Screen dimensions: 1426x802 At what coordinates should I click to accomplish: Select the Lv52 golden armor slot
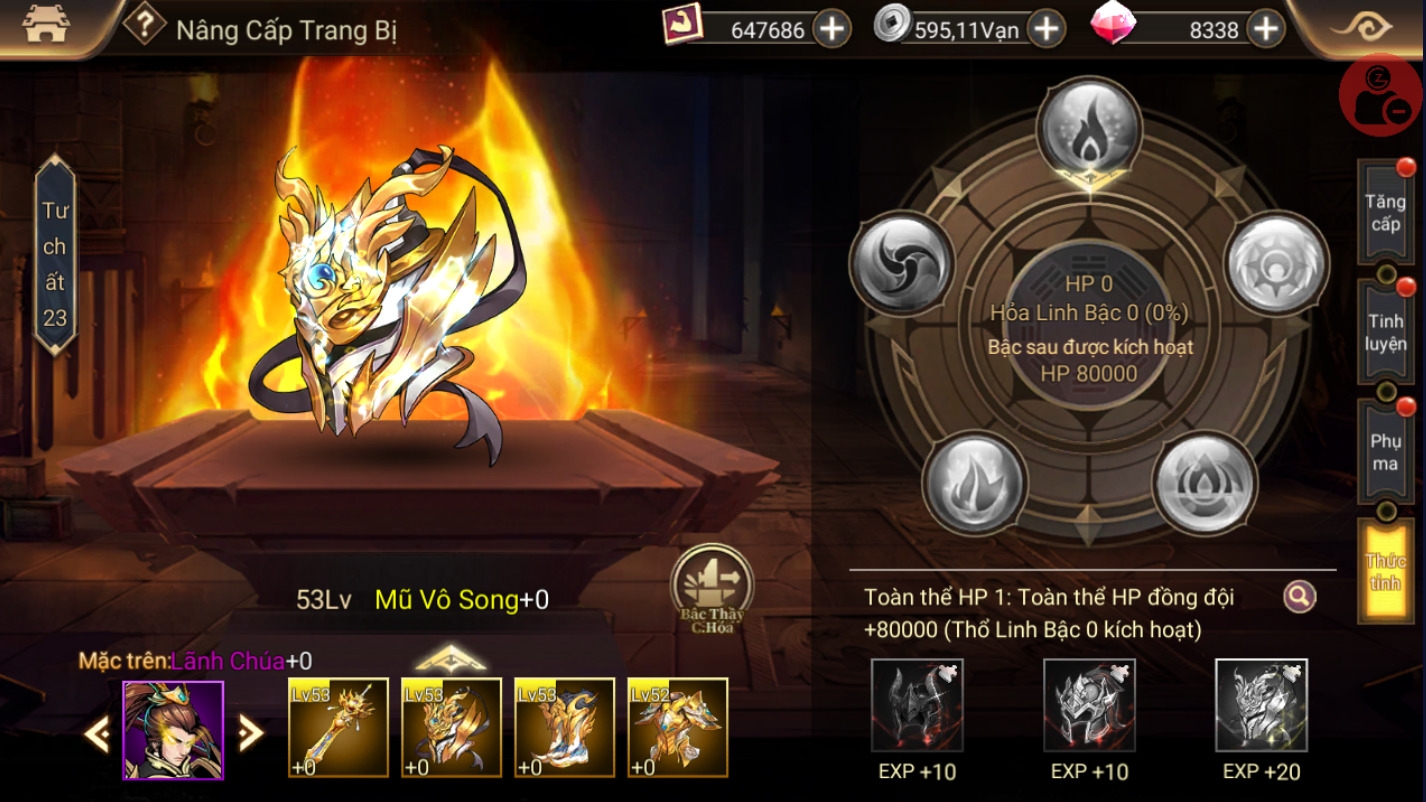click(678, 727)
